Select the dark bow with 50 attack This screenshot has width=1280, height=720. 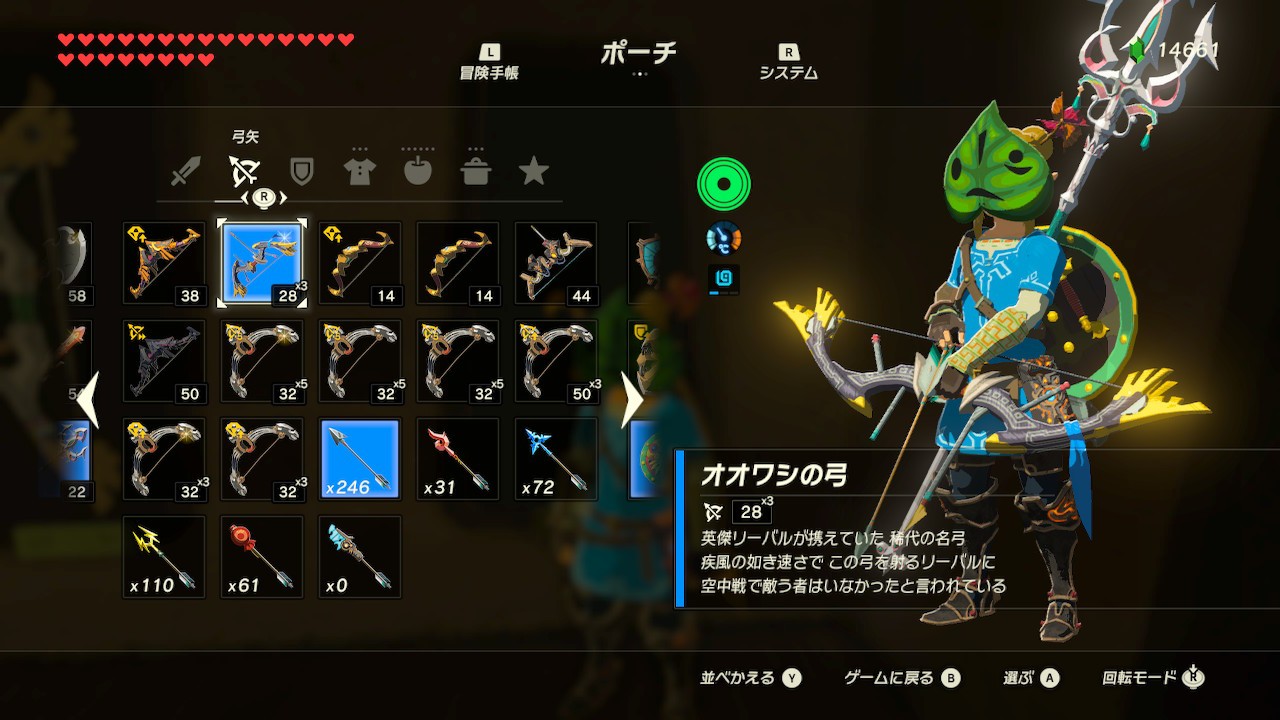pos(163,361)
